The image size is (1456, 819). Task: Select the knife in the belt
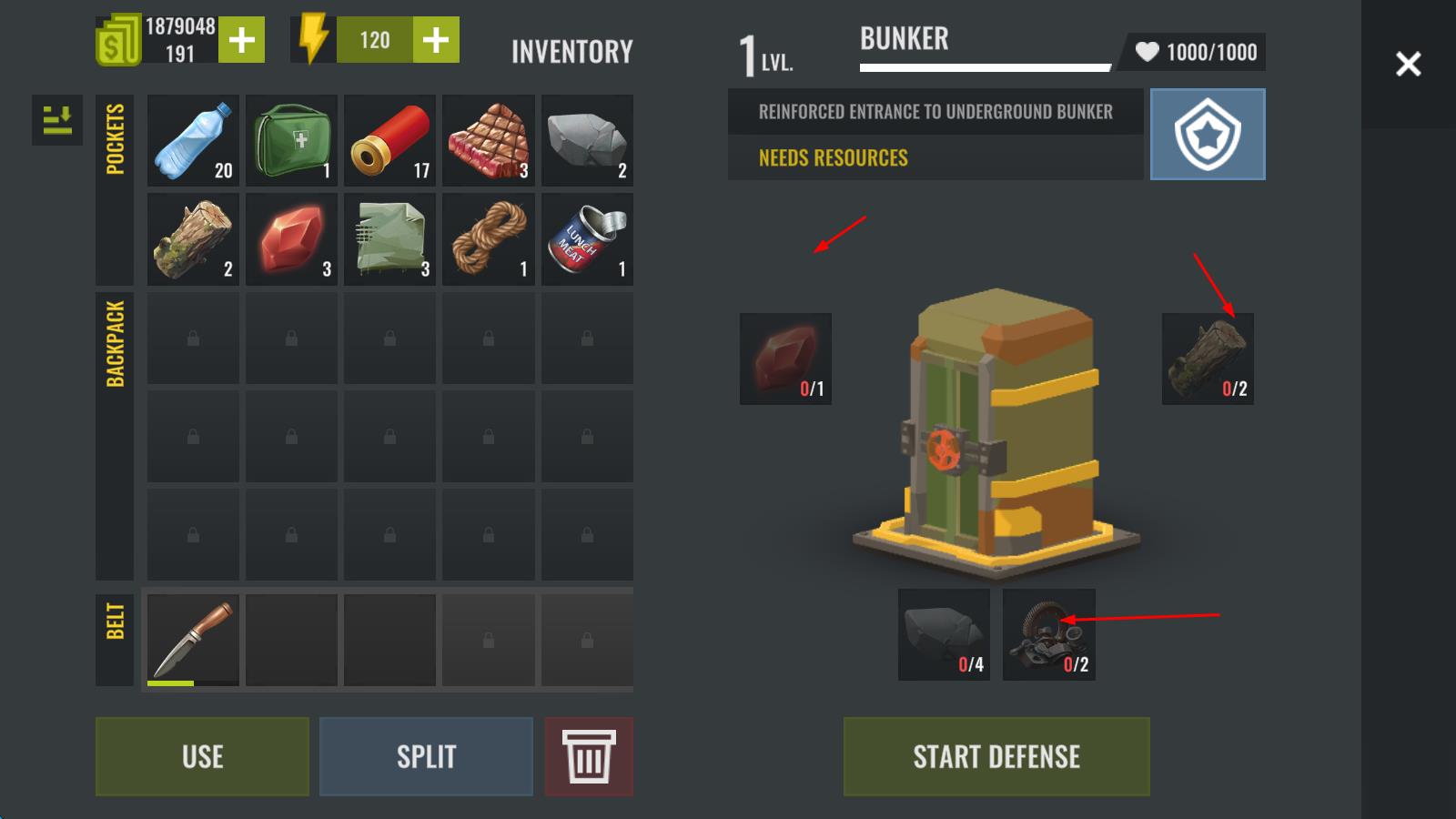(x=193, y=639)
